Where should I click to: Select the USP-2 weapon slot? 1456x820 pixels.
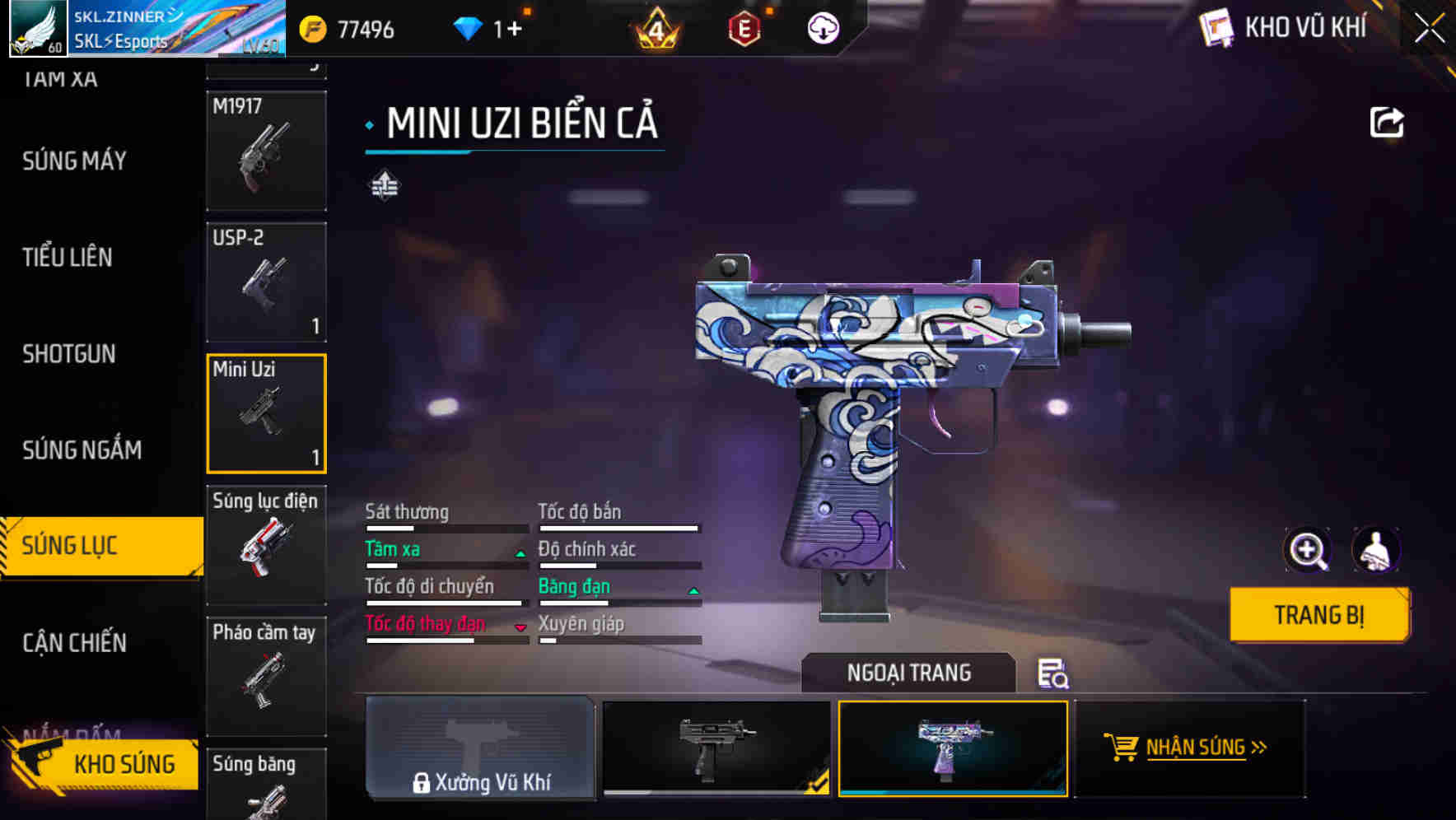[266, 282]
